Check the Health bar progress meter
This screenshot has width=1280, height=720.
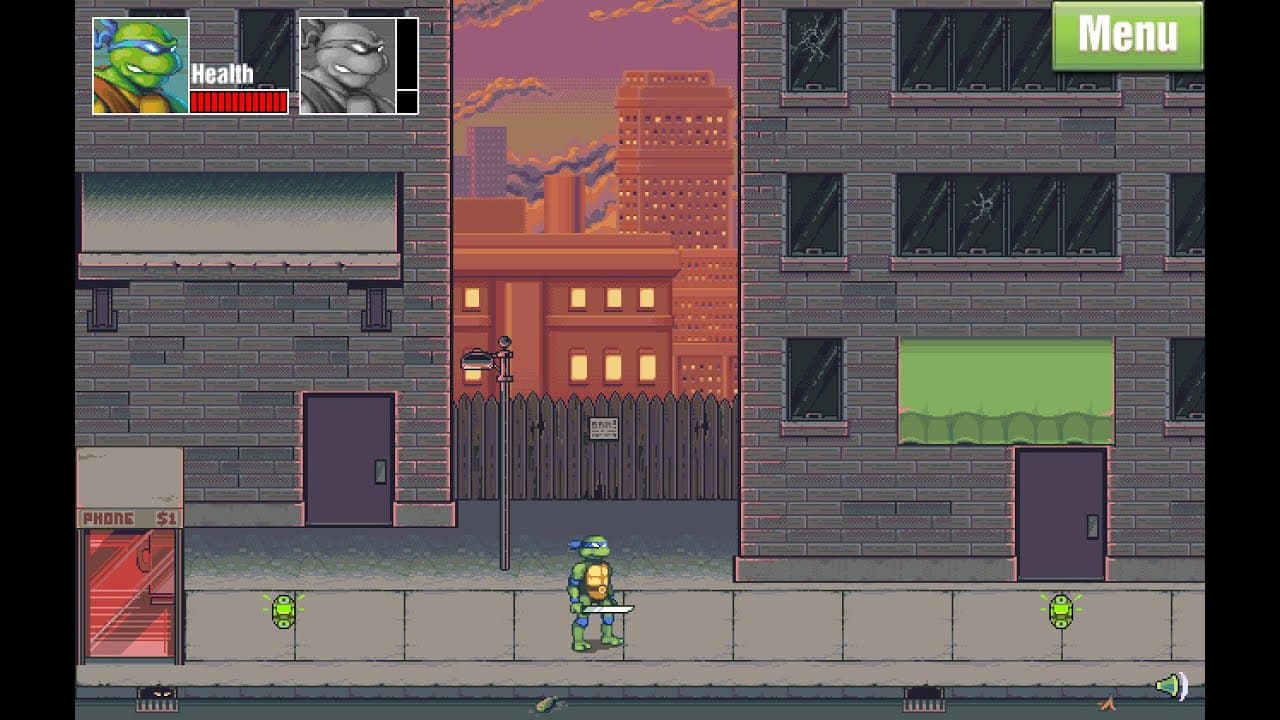[237, 100]
